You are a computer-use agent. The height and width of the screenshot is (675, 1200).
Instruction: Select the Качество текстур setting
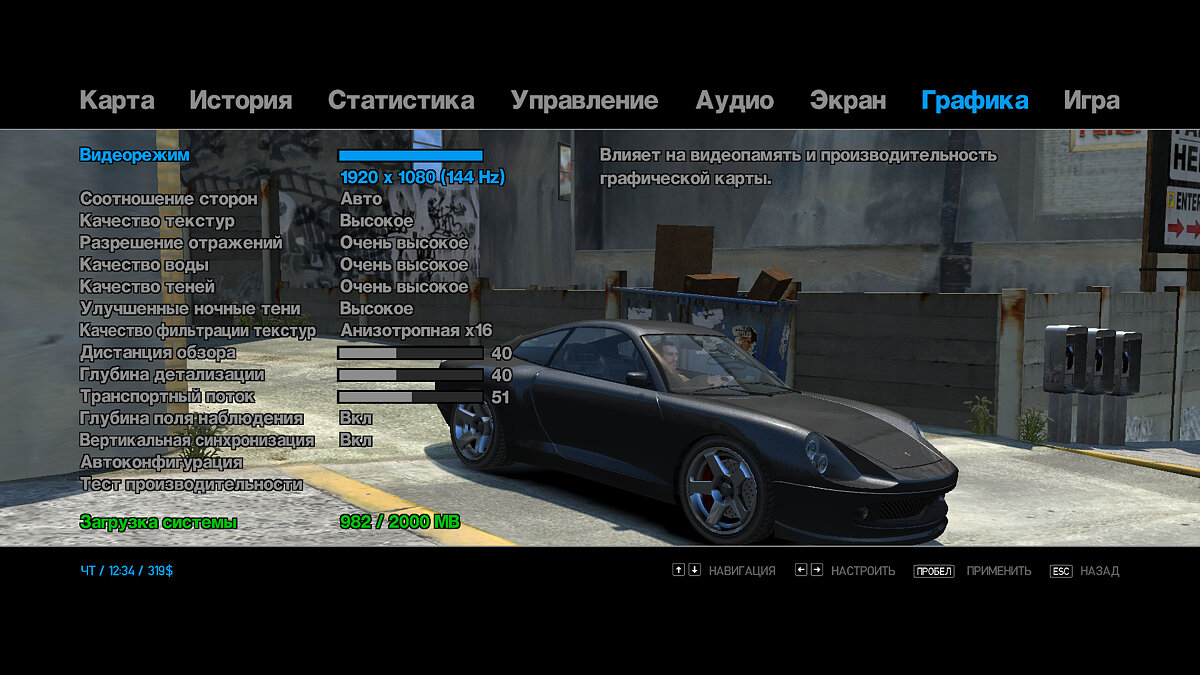coord(157,221)
